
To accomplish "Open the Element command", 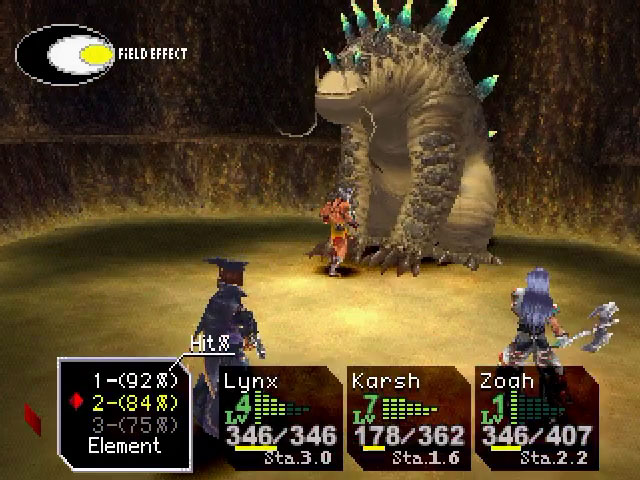I will 124,446.
